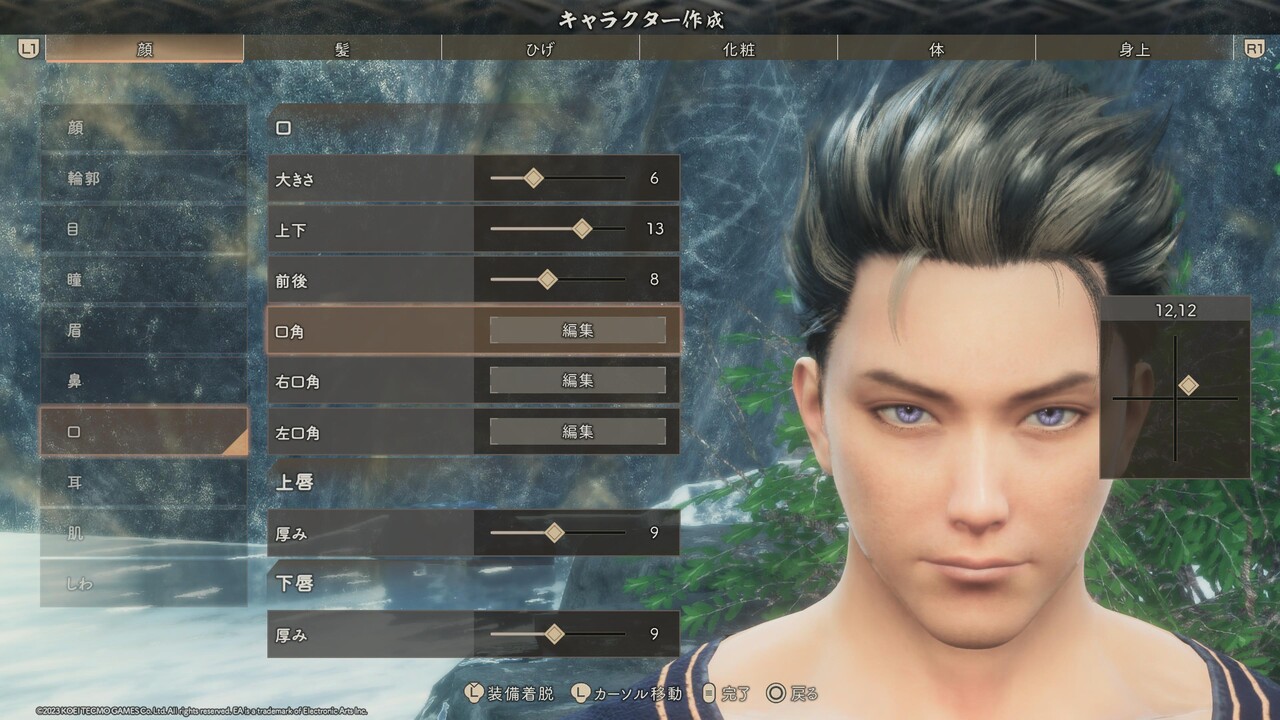Viewport: 1280px width, 720px height.
Task: Choose the 輪郭 contour category
Action: 143,179
